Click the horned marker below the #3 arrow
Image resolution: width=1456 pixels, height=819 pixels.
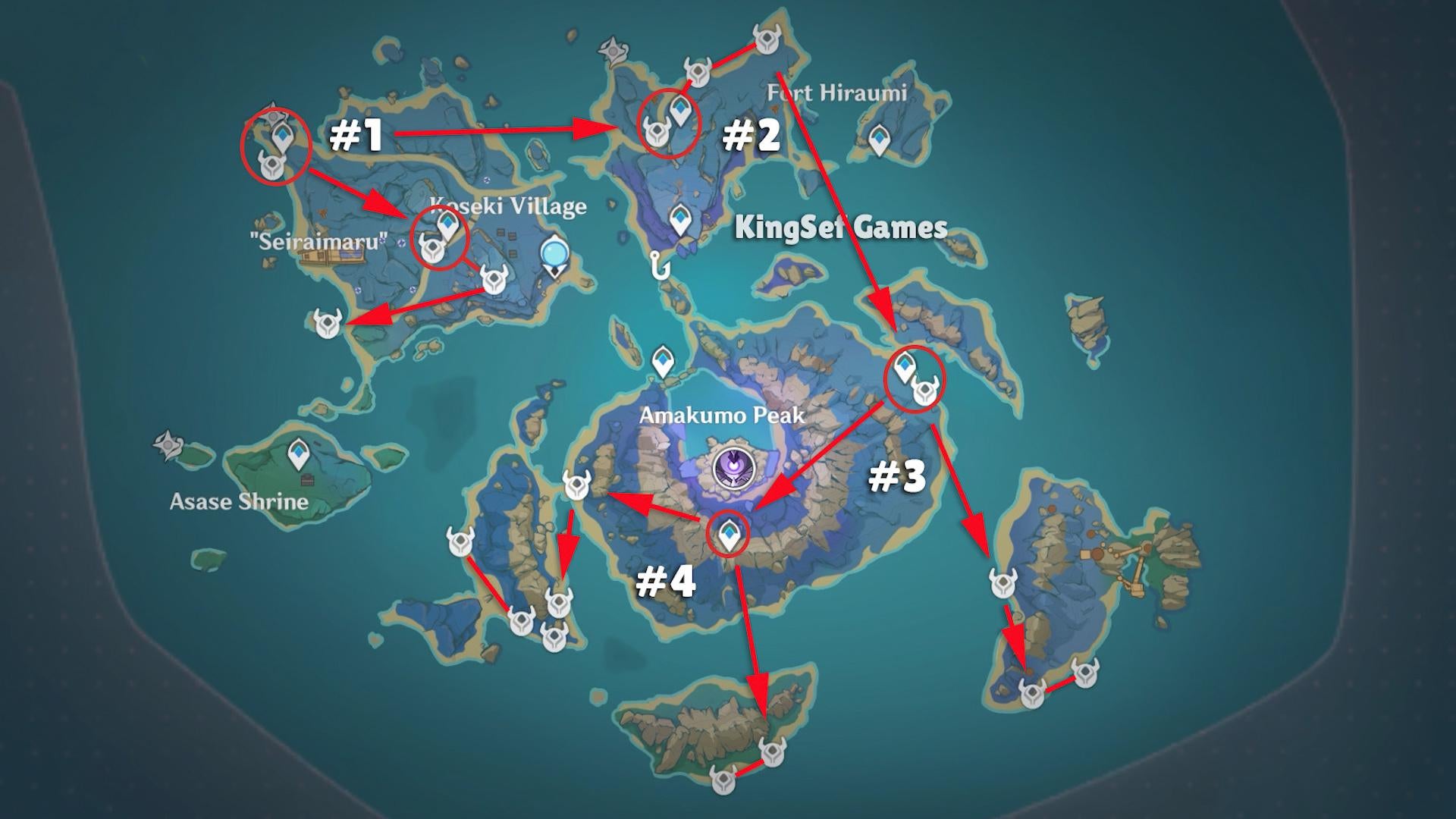pos(1003,583)
